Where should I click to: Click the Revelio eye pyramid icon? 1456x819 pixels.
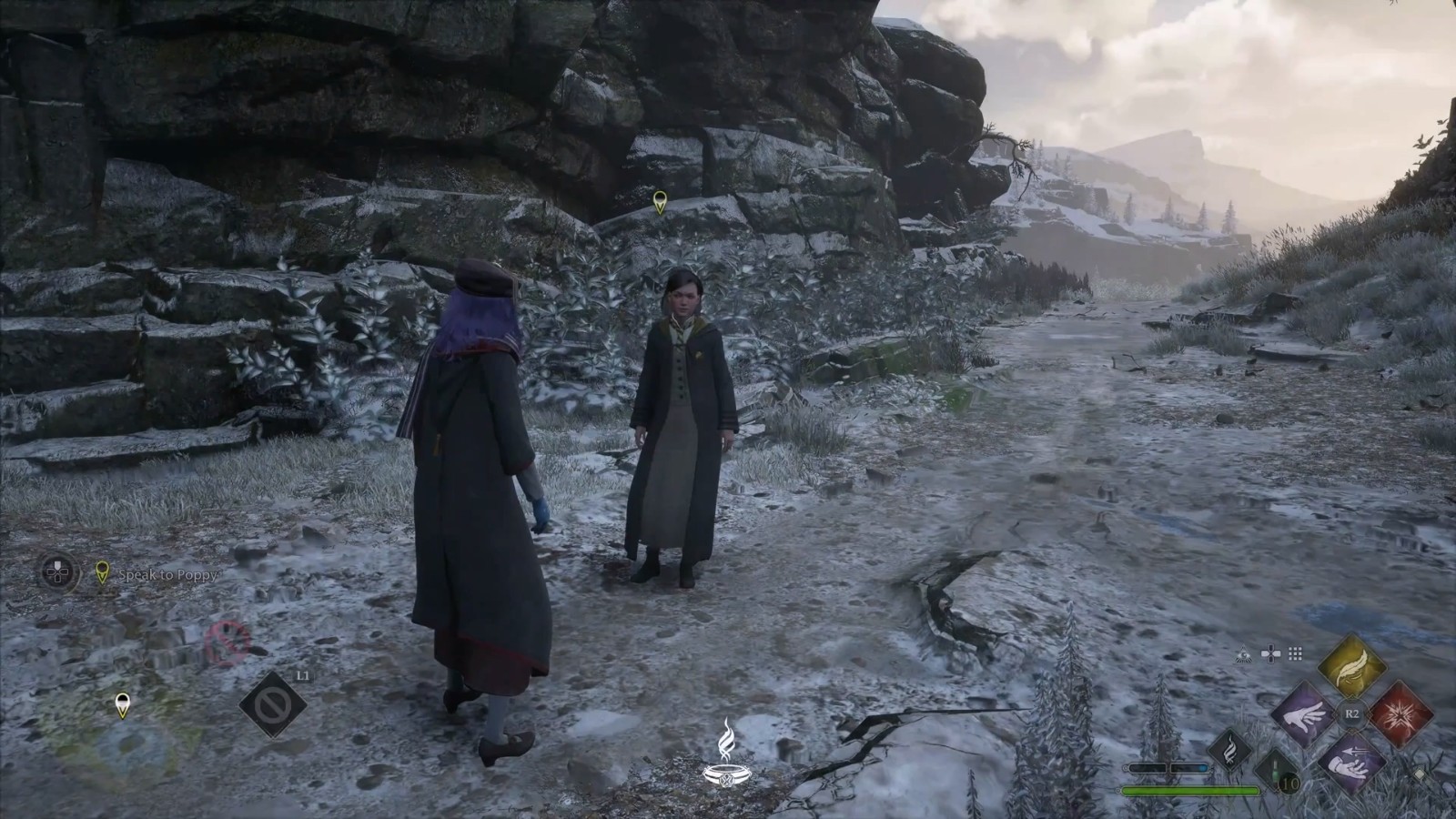point(1245,653)
